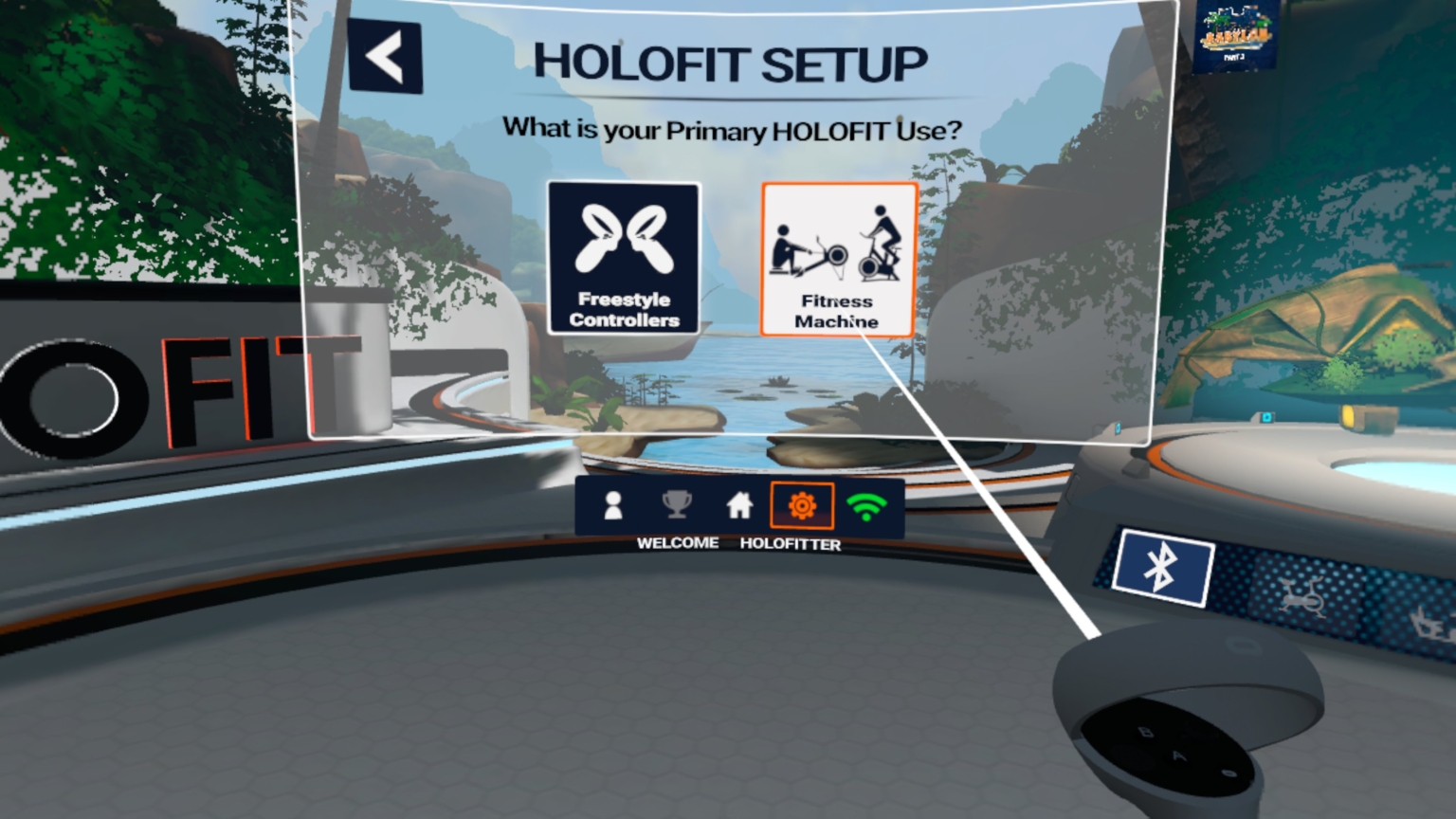
Task: Select the trophy achievements icon
Action: click(x=676, y=505)
